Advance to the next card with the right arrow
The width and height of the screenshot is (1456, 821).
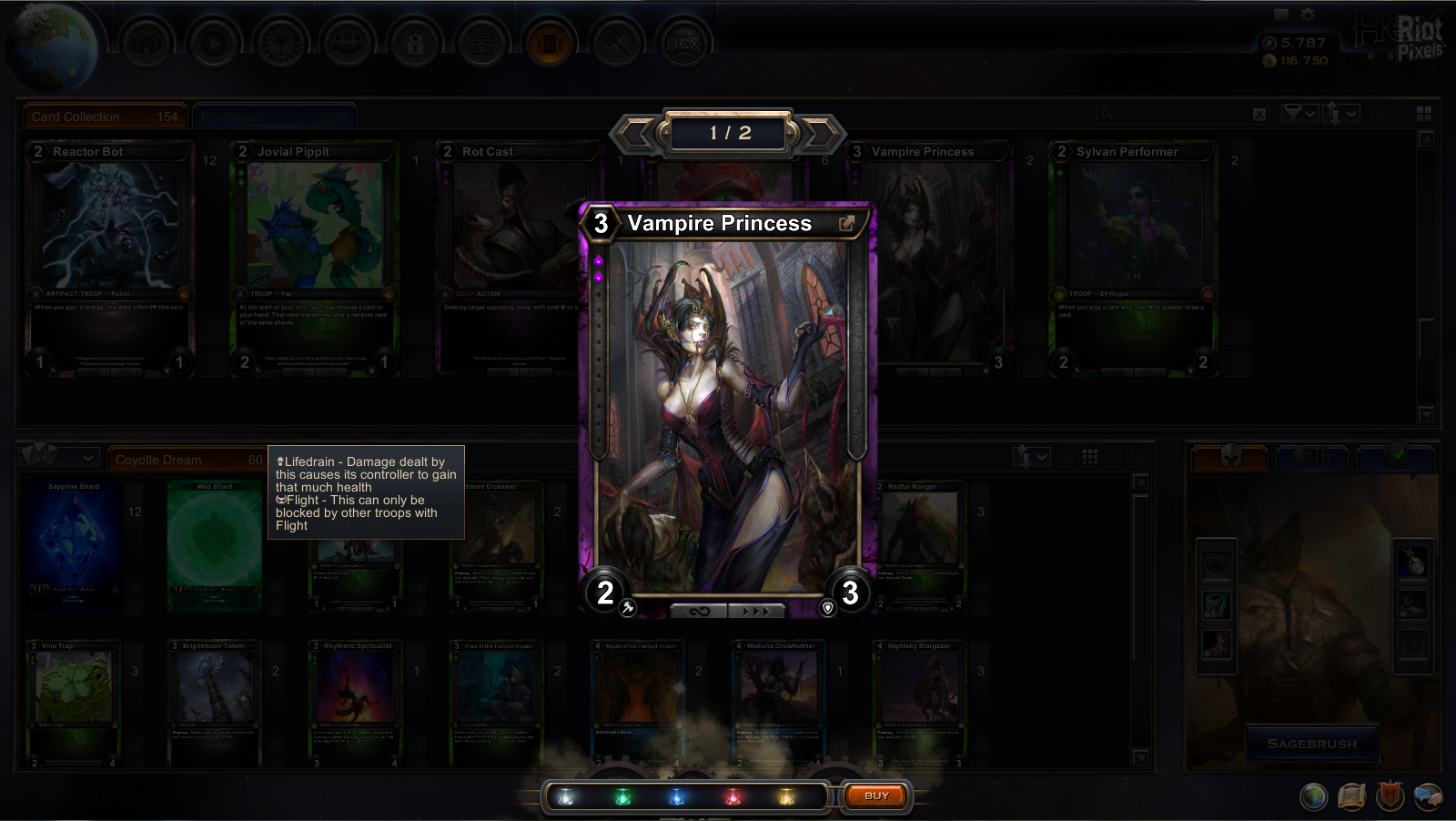(x=821, y=134)
